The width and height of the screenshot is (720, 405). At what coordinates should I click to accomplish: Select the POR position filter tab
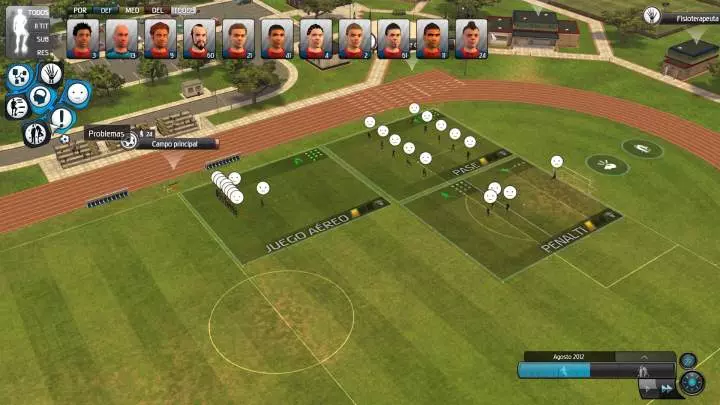pyautogui.click(x=76, y=9)
